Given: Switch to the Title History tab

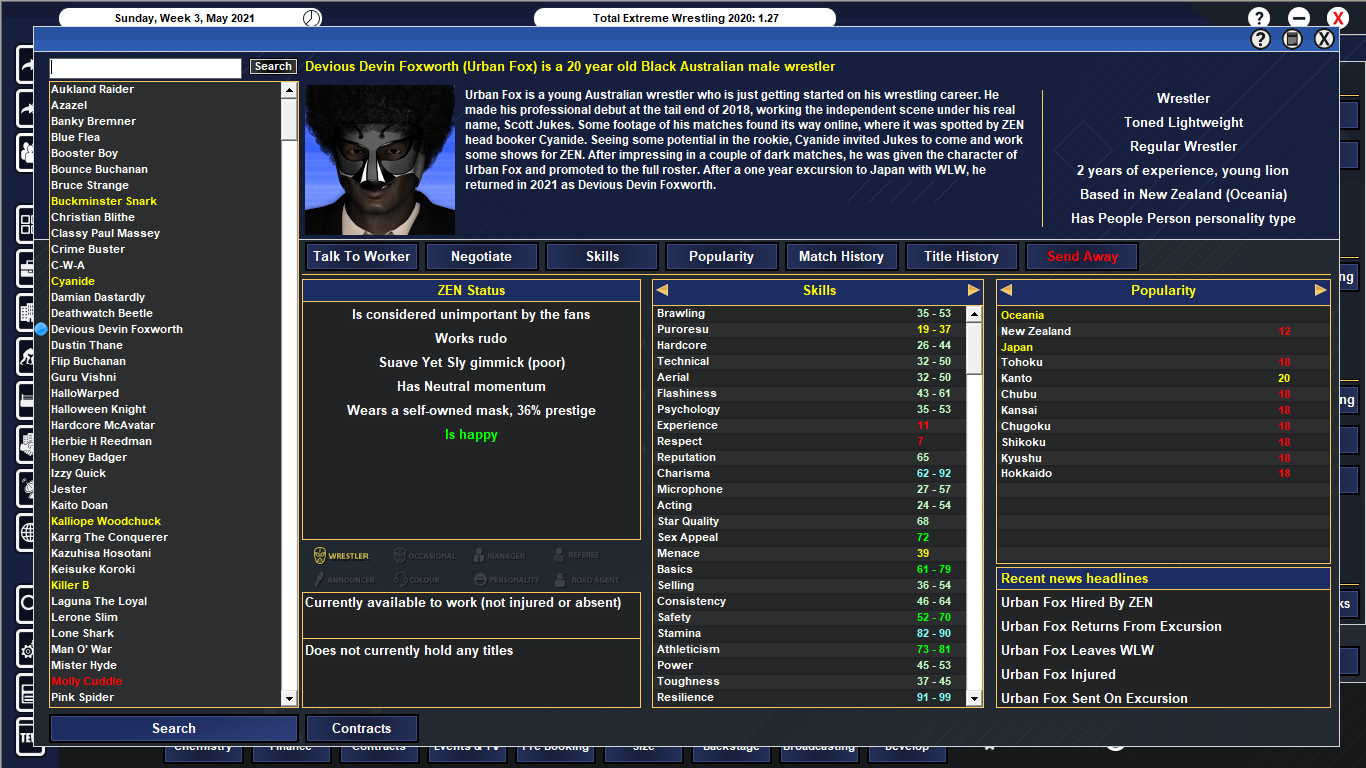Looking at the screenshot, I should 961,256.
